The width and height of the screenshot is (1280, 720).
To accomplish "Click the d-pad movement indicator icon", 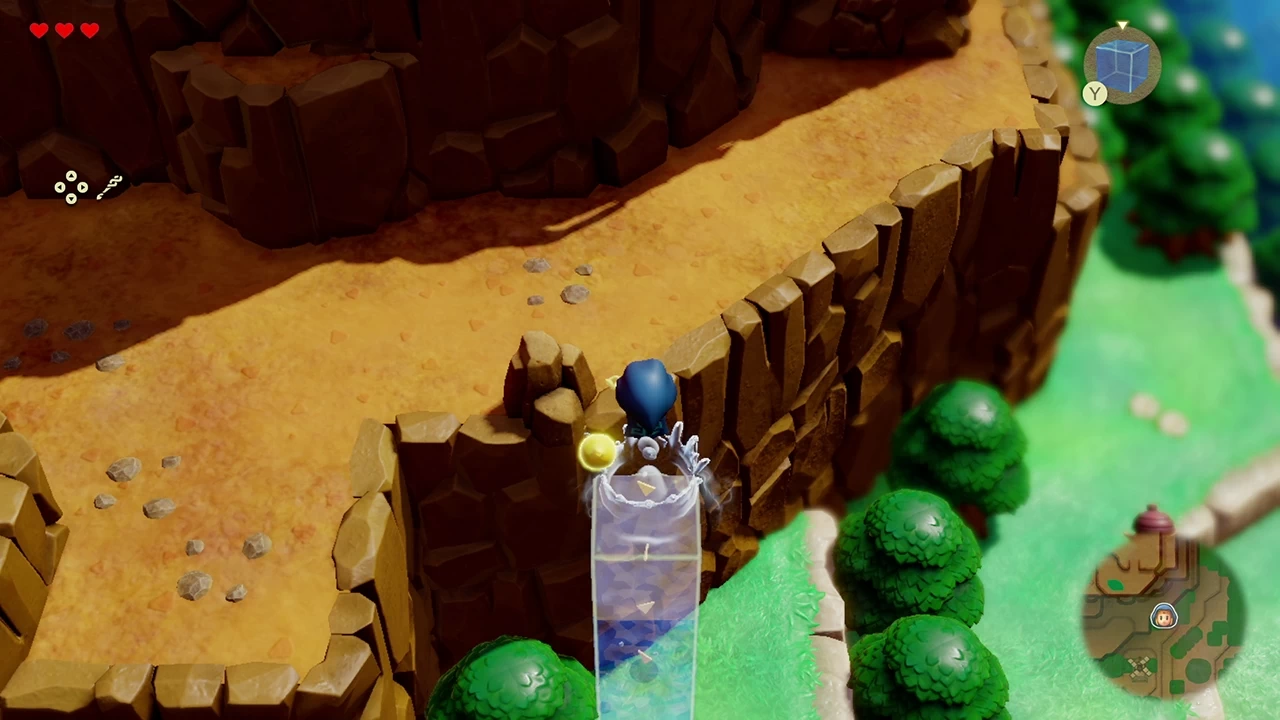I will coord(70,188).
